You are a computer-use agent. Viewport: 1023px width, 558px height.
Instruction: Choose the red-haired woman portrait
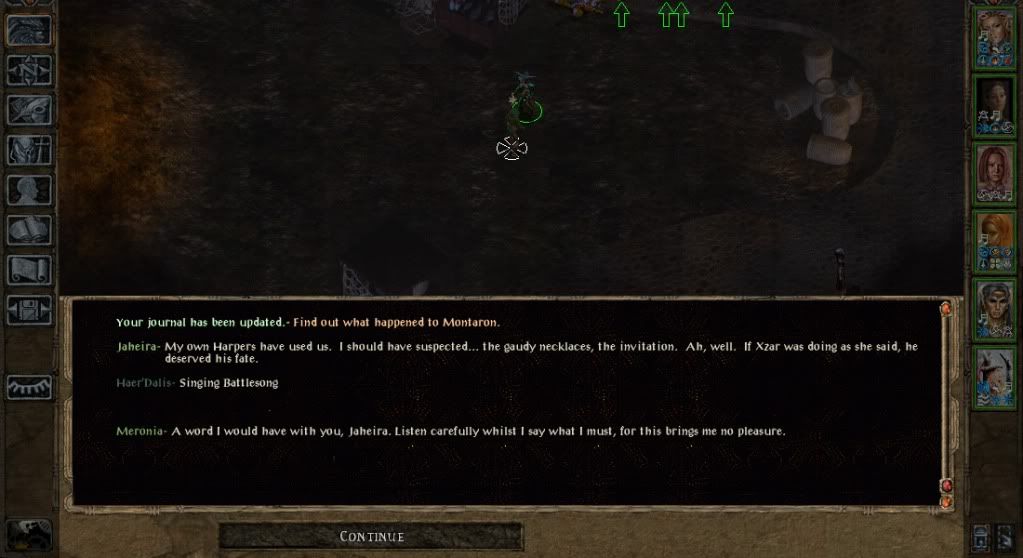[994, 172]
